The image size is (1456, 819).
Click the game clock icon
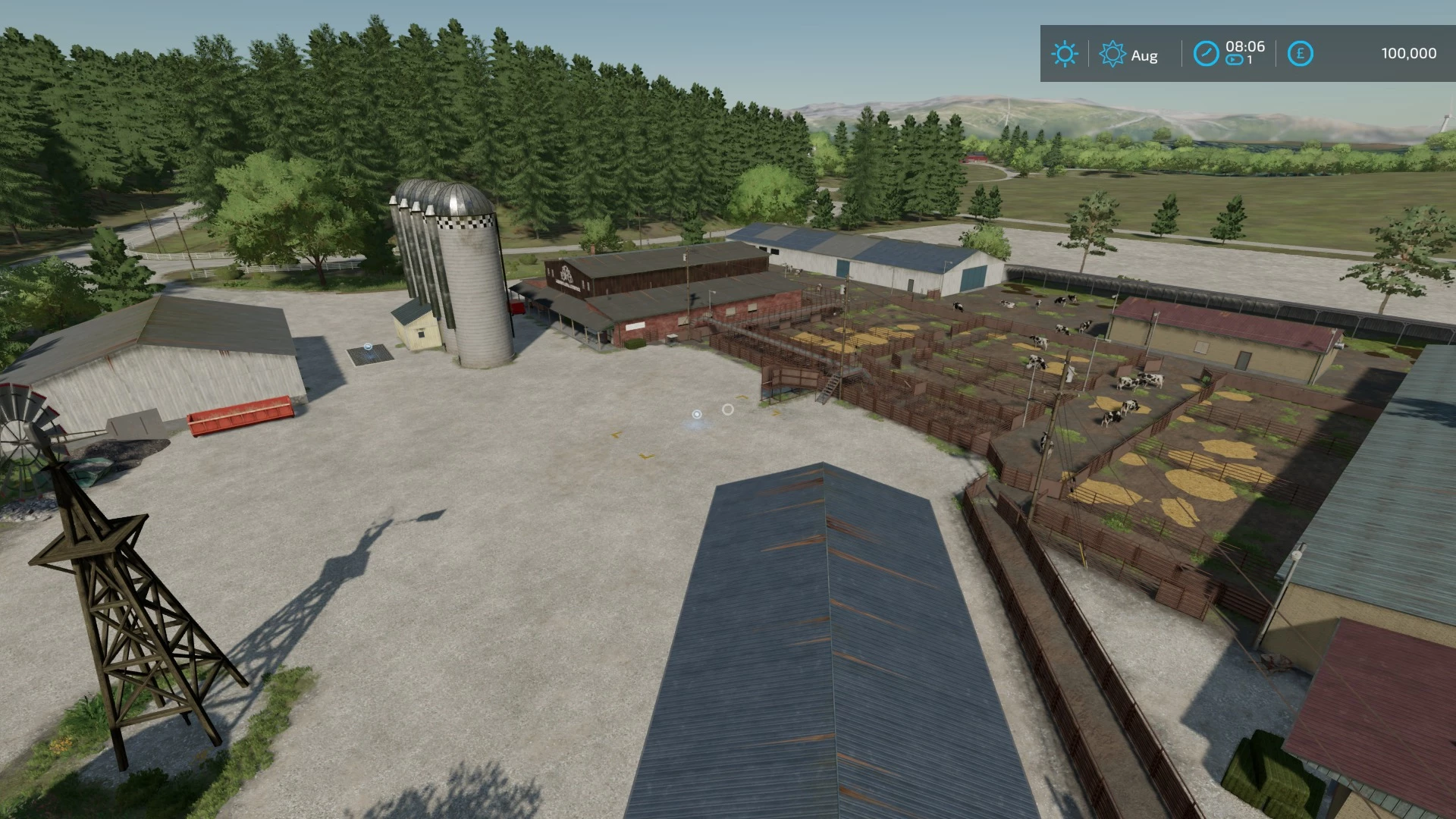(x=1206, y=54)
